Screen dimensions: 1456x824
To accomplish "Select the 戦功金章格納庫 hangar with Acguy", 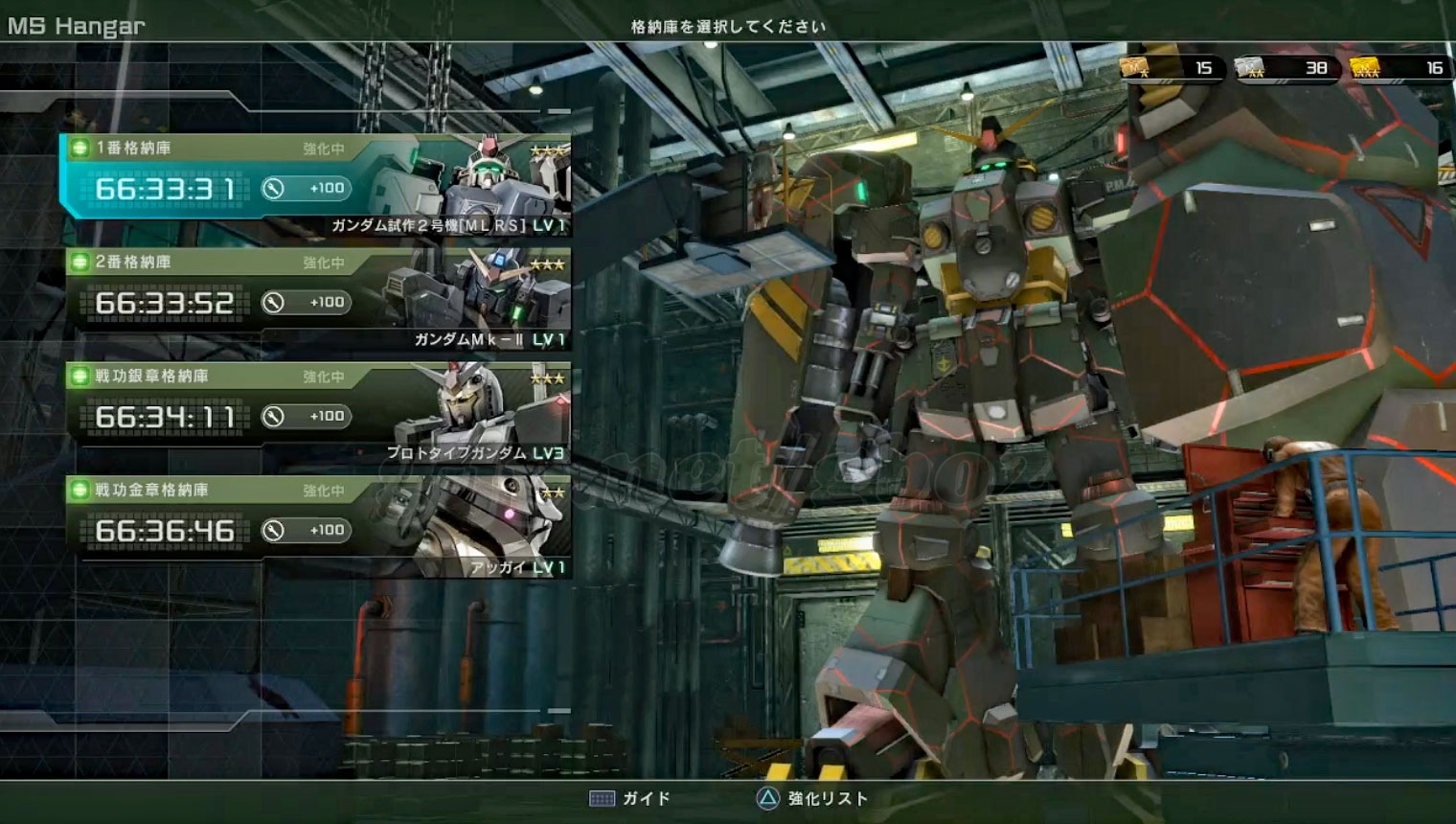I will 316,527.
